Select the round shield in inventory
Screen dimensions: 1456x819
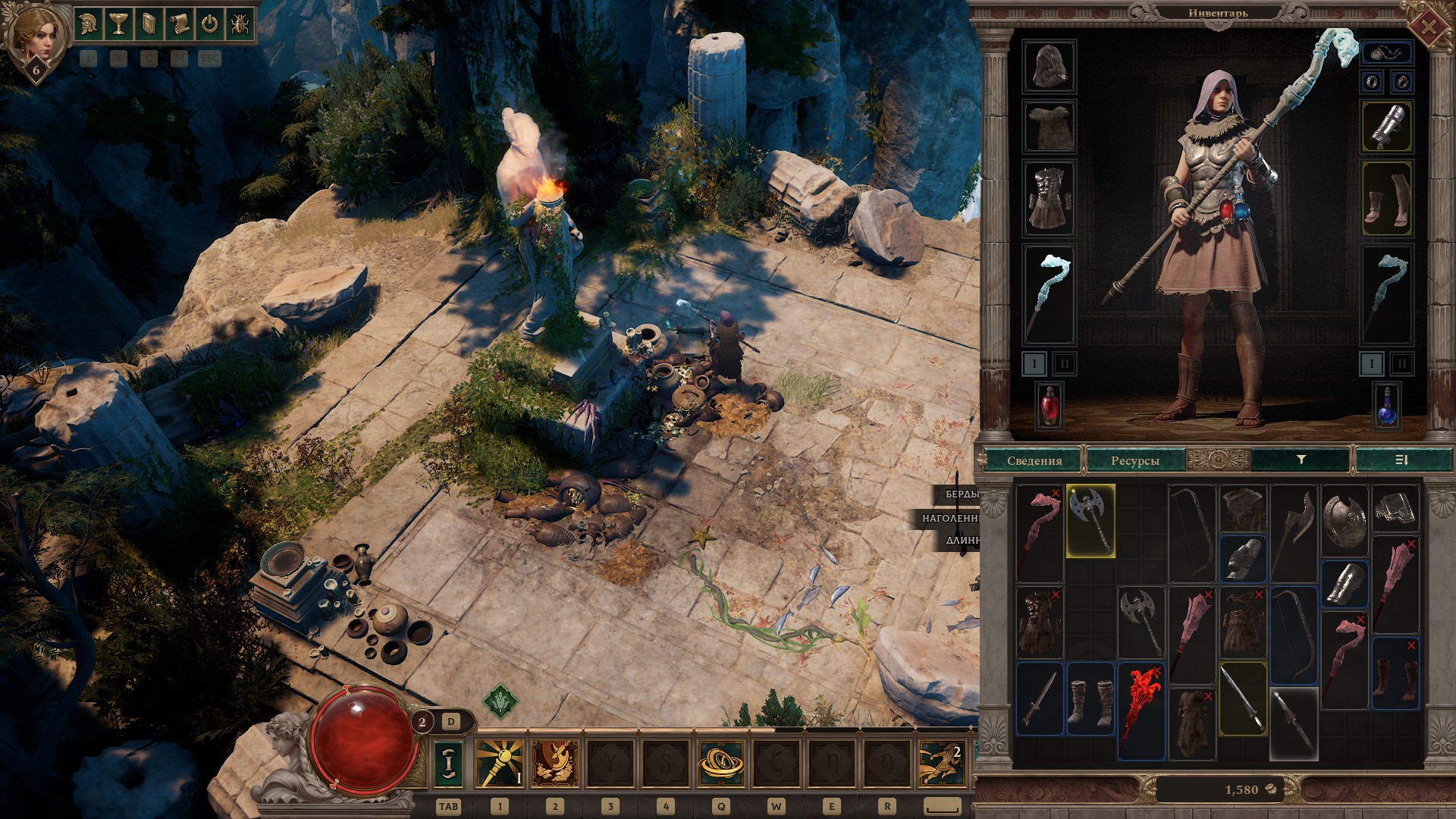tap(1345, 521)
